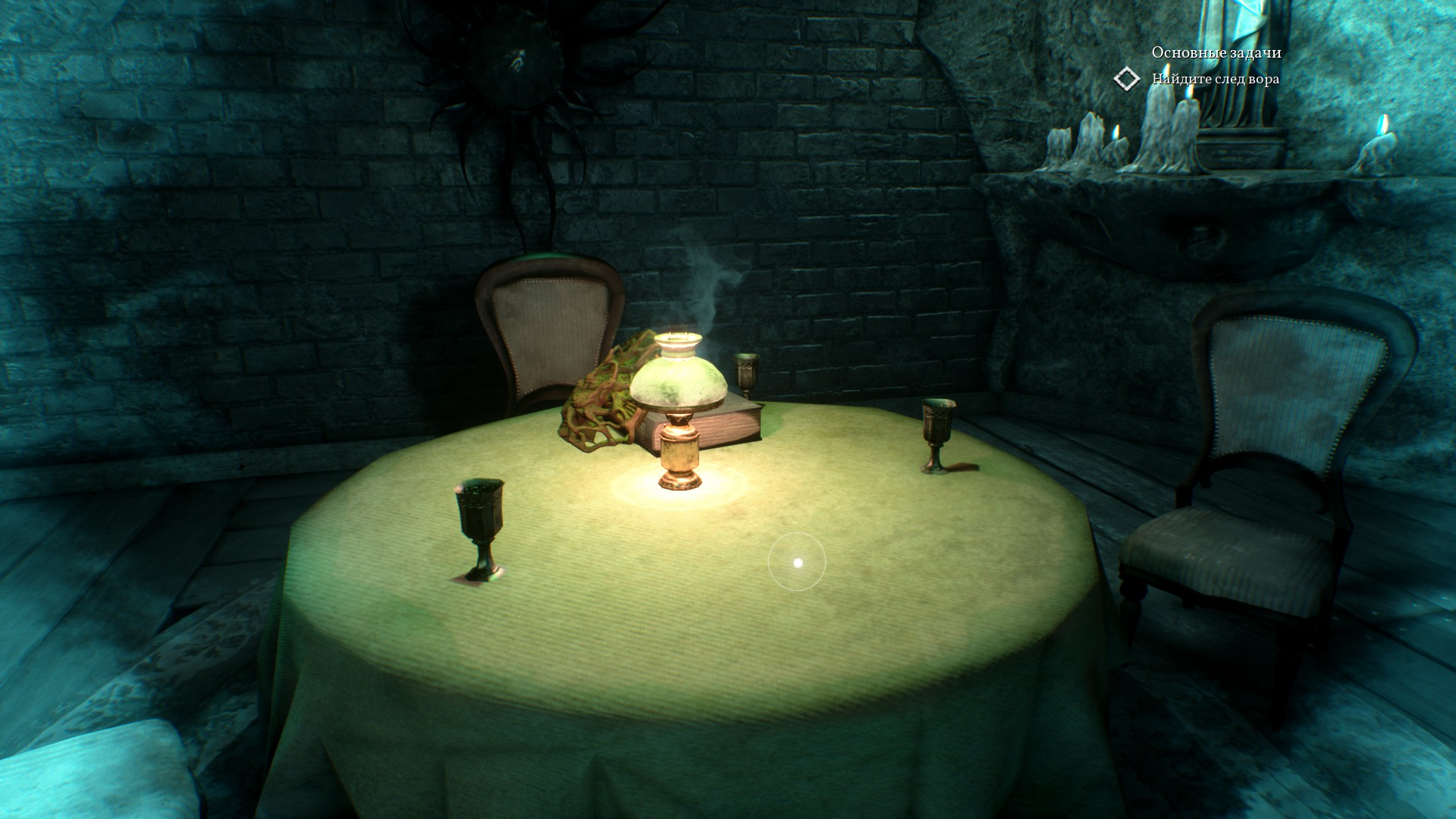
Task: Click the diamond objective marker icon
Action: (x=1127, y=79)
